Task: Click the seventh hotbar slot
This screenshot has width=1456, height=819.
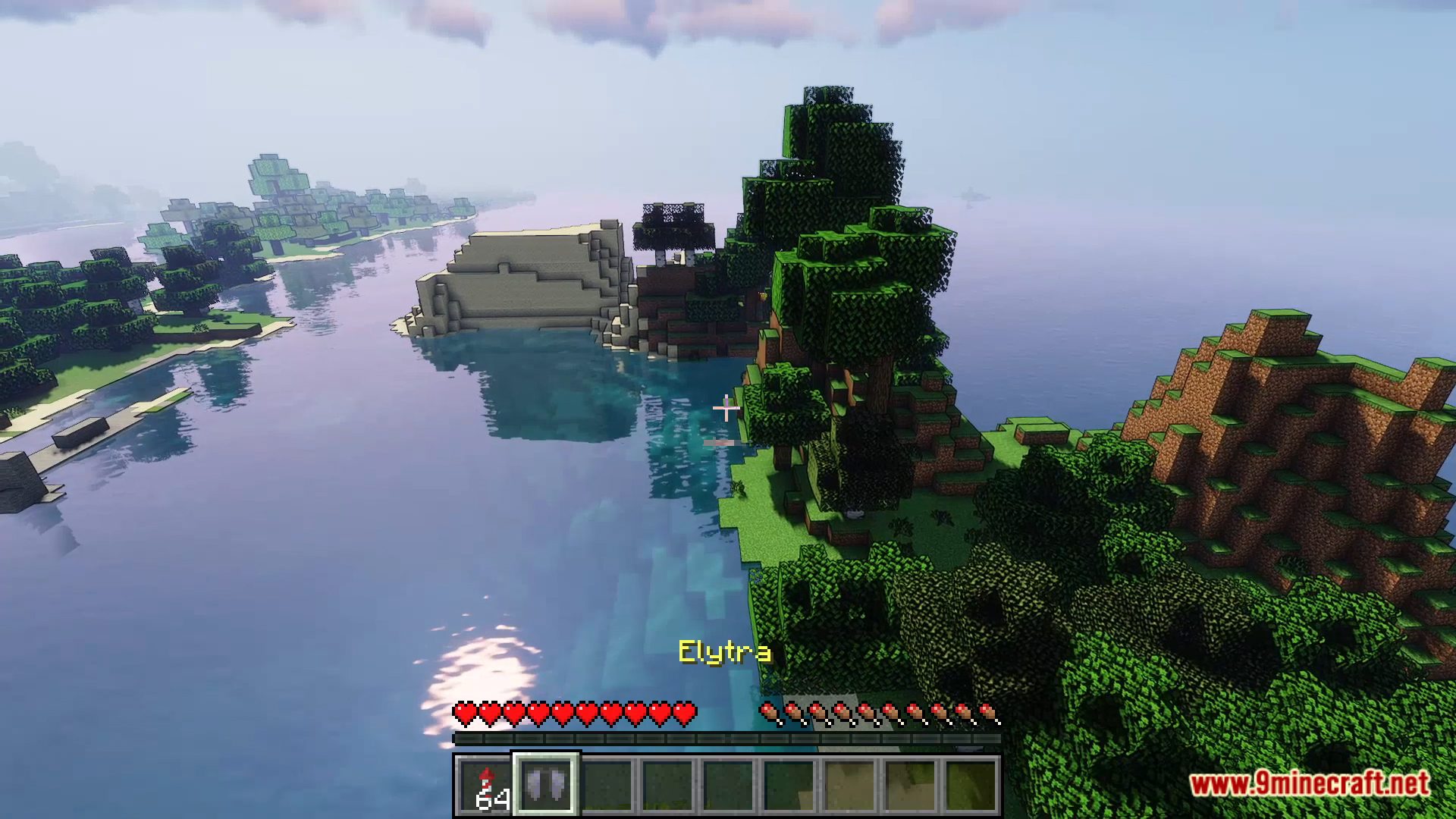Action: point(849,784)
